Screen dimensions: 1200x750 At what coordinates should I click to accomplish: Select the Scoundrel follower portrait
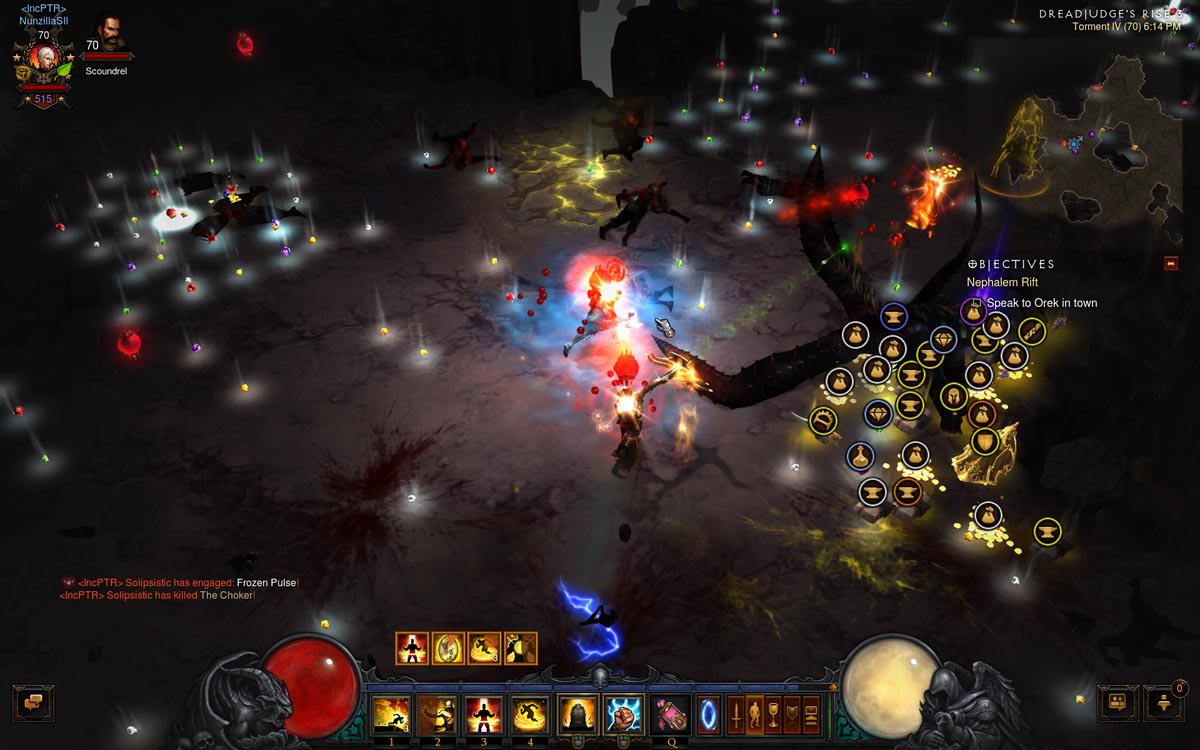[x=109, y=33]
